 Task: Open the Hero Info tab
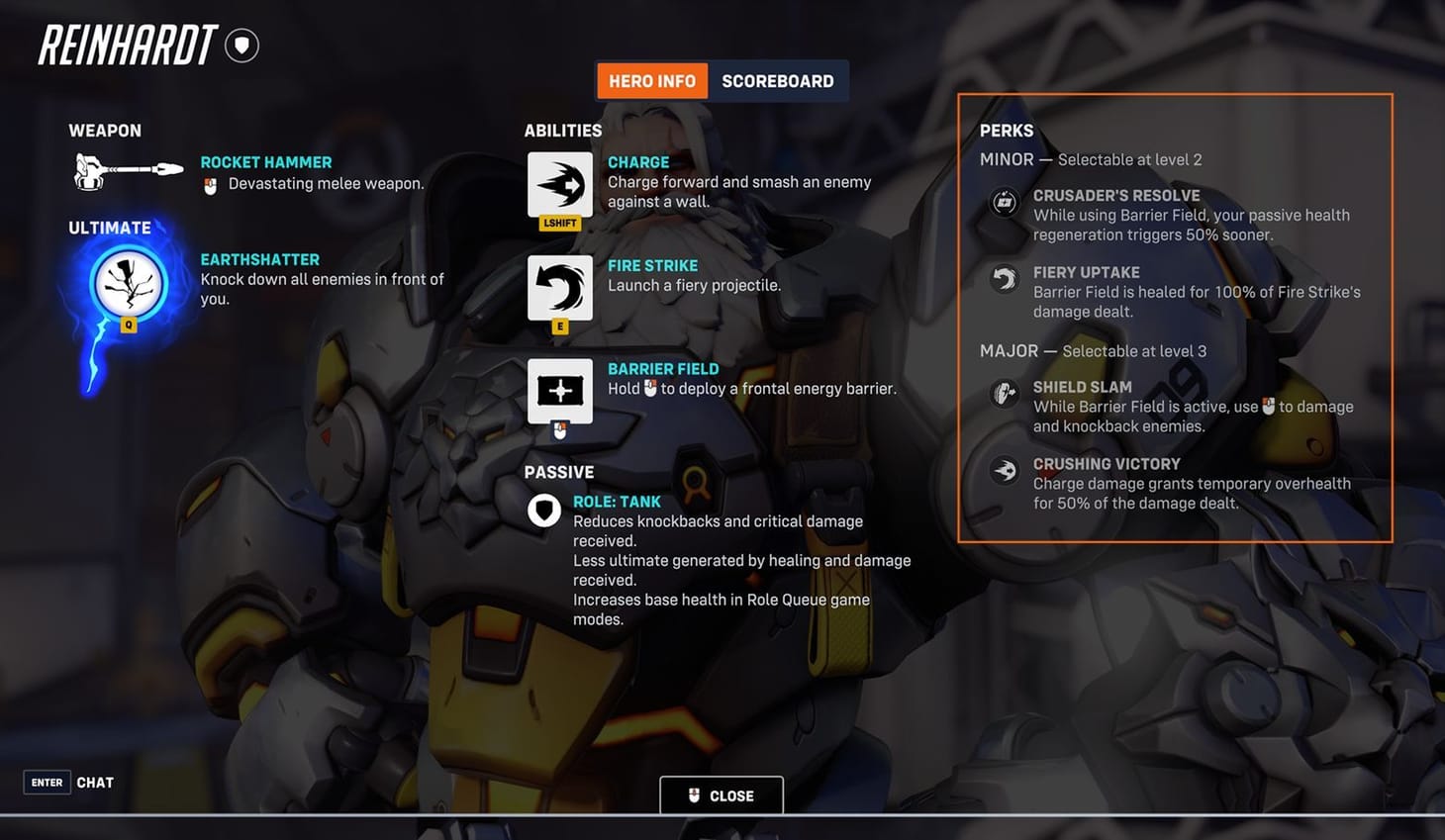651,80
